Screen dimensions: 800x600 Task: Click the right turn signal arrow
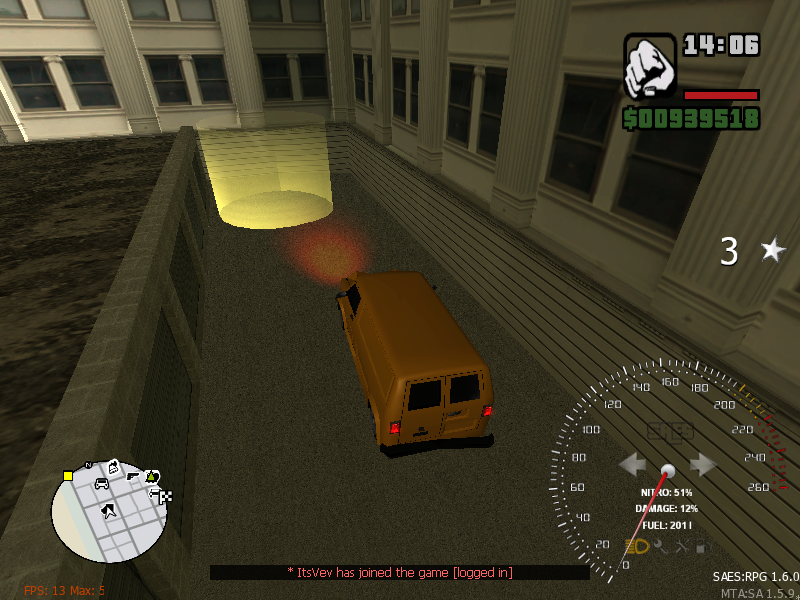click(703, 464)
